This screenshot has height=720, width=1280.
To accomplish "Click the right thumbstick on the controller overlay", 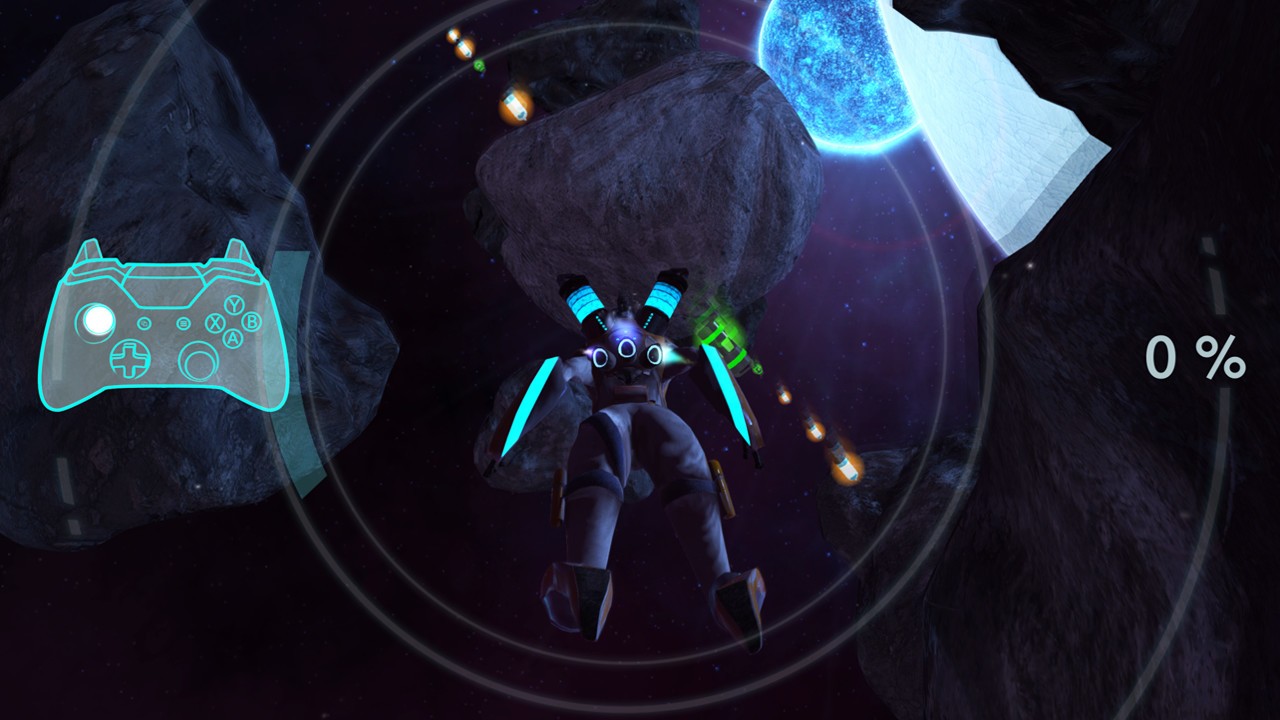I will 198,362.
